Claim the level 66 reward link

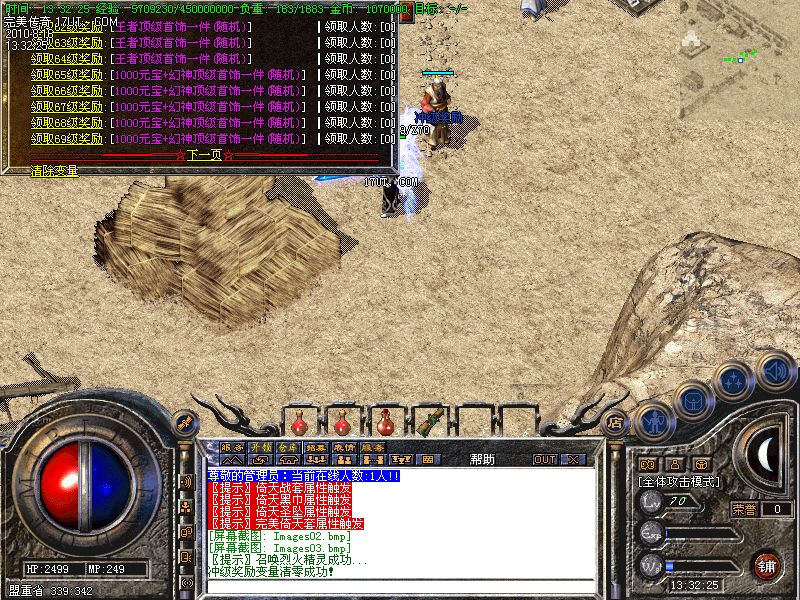coord(67,90)
